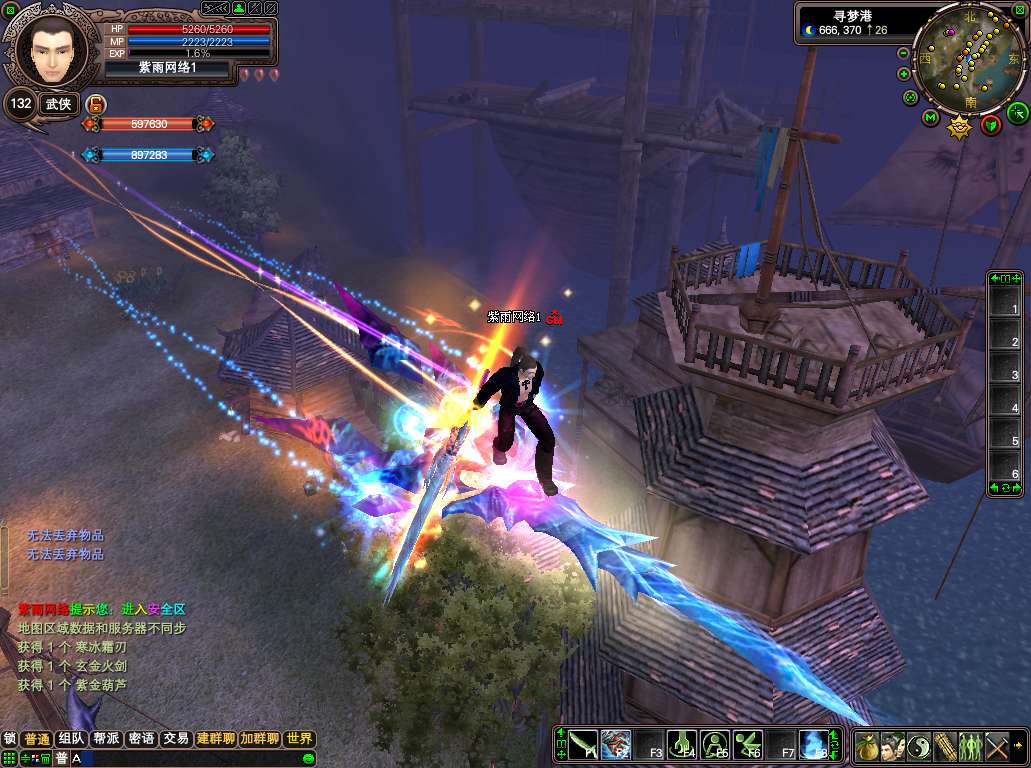Activate the F1 blade skill slot
The width and height of the screenshot is (1031, 768).
[x=584, y=745]
